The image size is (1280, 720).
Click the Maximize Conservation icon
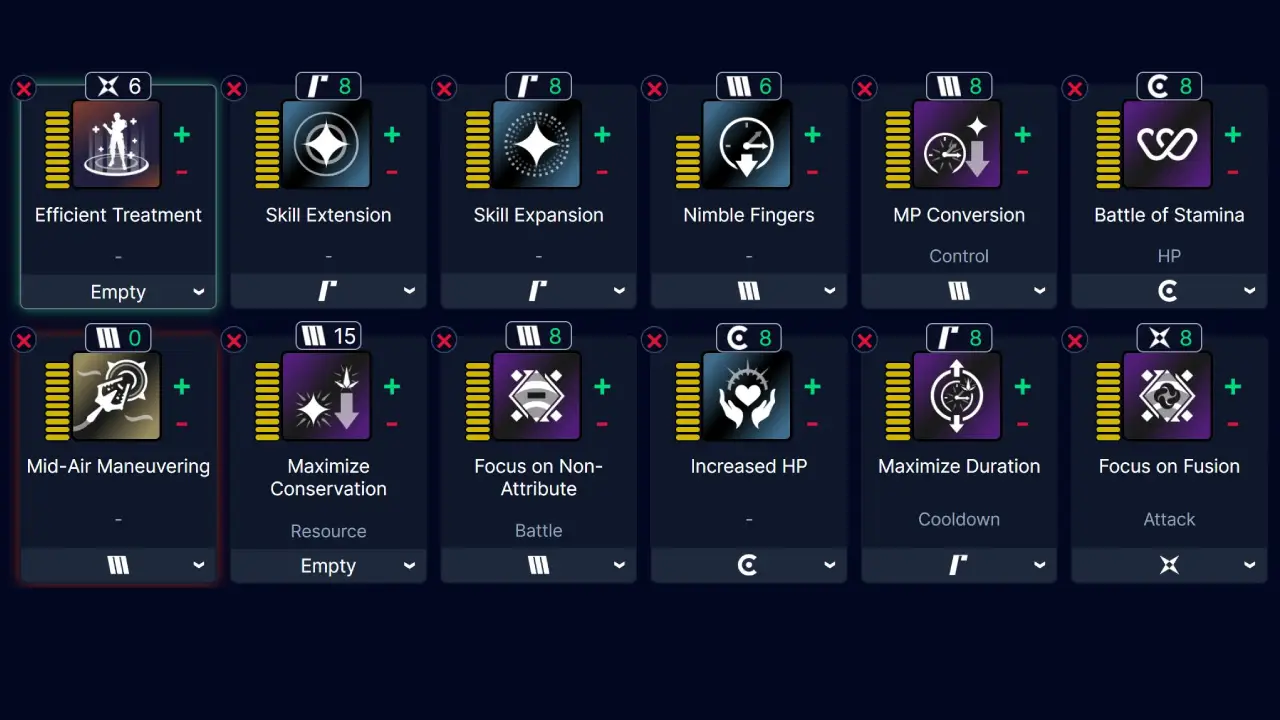coord(328,396)
